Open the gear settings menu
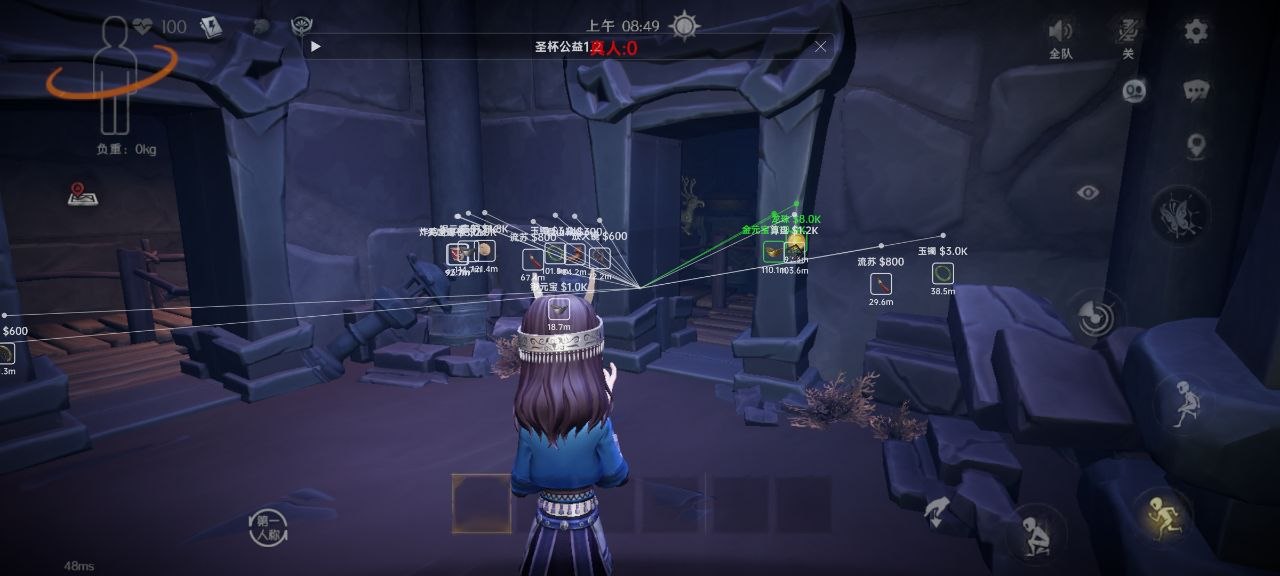The width and height of the screenshot is (1280, 576). click(x=1196, y=31)
